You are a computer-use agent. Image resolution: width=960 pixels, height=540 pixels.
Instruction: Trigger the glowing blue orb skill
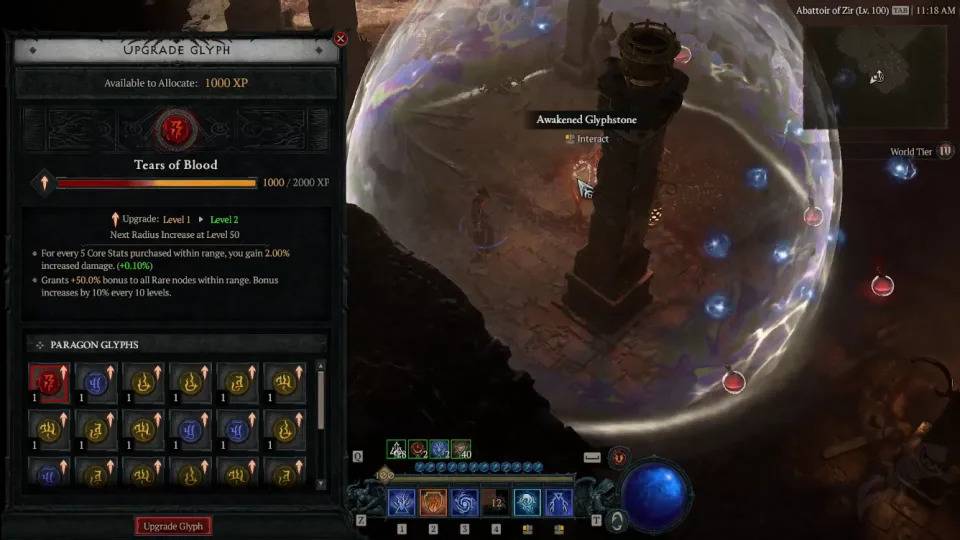pyautogui.click(x=527, y=503)
